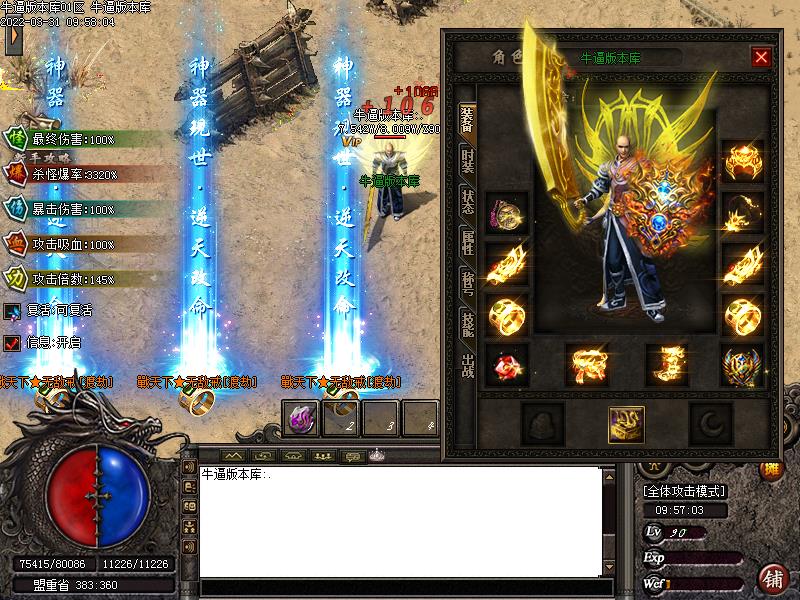This screenshot has width=800, height=600.
Task: Select the blue winged medal slot
Action: pyautogui.click(x=741, y=365)
